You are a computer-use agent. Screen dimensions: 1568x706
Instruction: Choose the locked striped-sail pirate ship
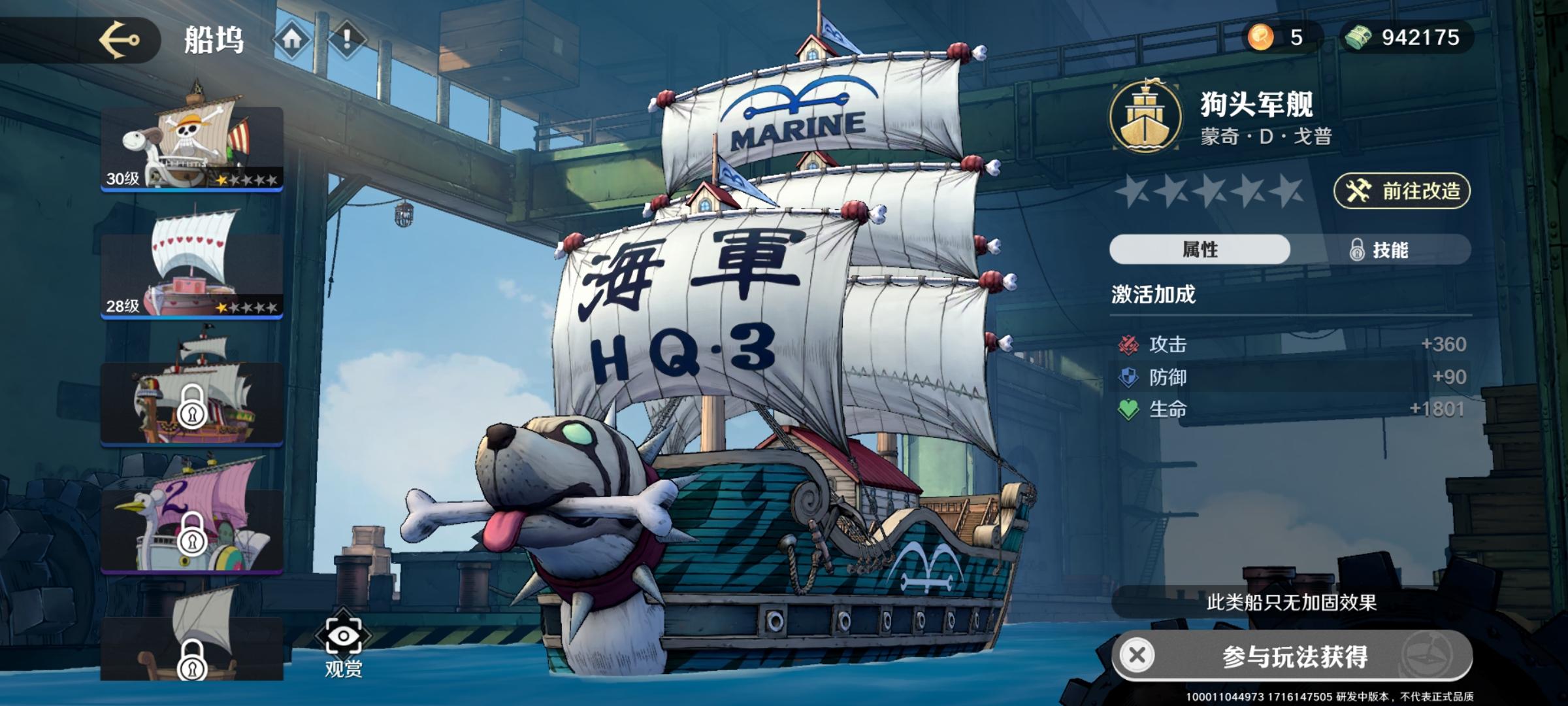[191, 402]
